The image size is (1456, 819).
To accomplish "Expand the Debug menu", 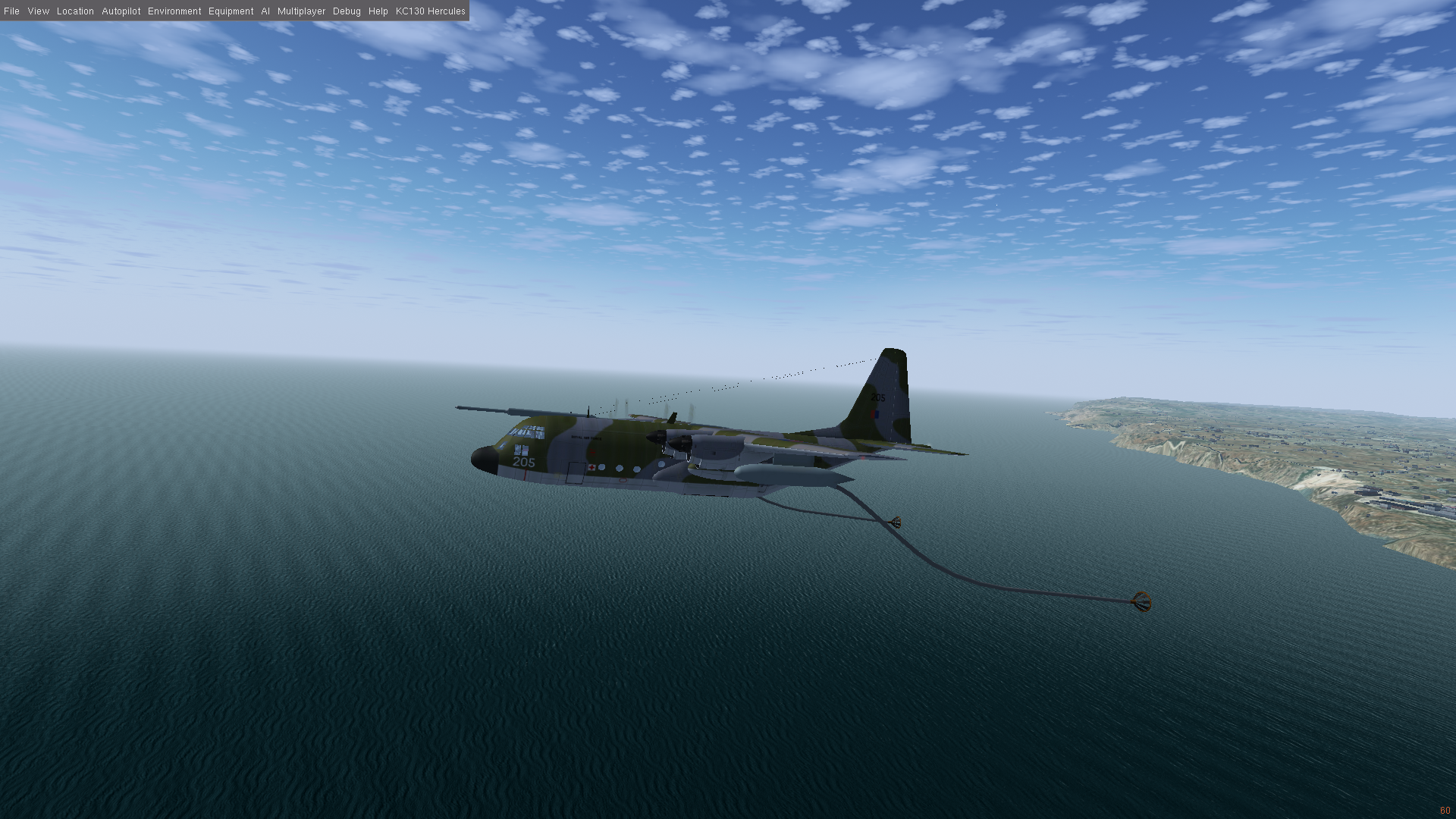I will pyautogui.click(x=347, y=11).
